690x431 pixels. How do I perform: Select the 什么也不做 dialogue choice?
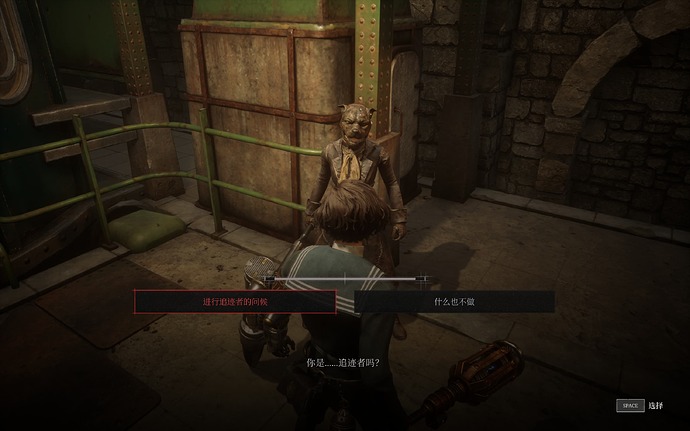[x=454, y=301]
